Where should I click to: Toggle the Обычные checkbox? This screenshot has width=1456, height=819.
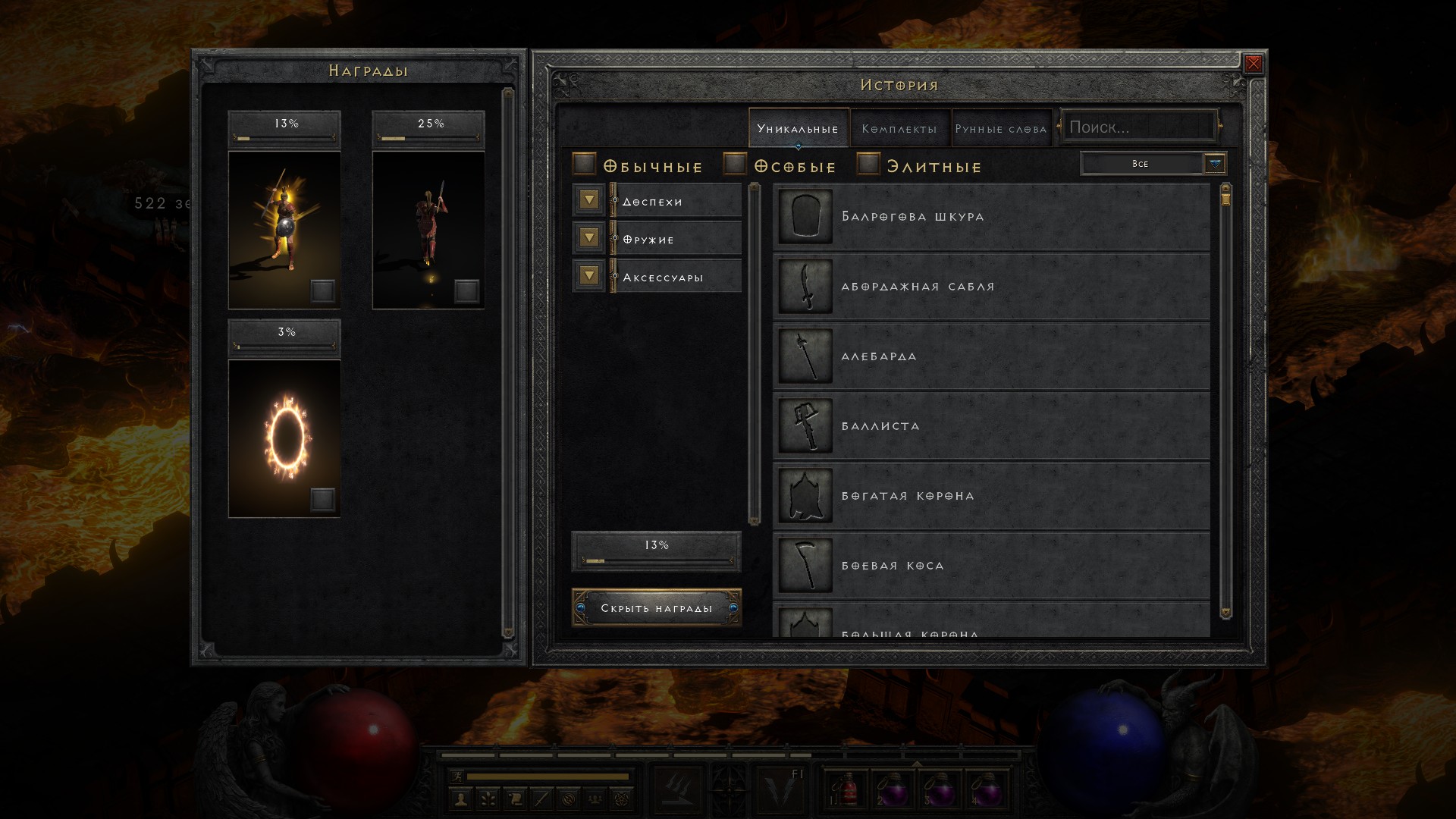coord(584,164)
